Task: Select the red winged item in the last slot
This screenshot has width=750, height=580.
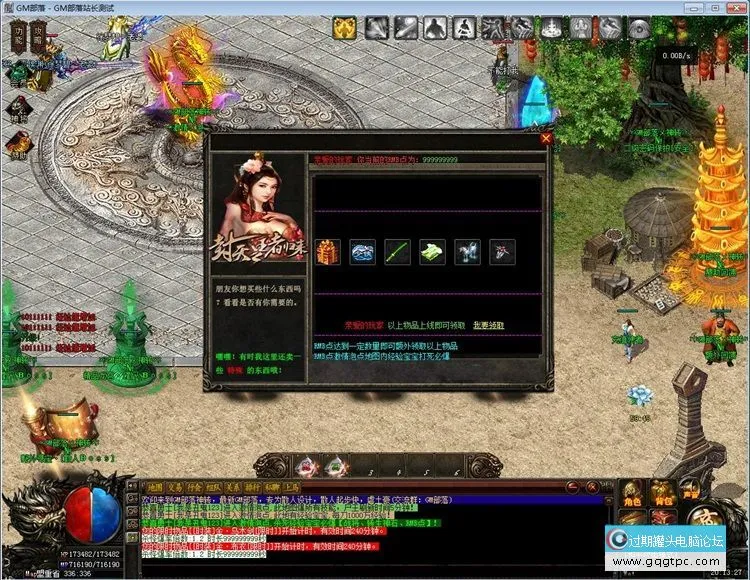Action: click(x=502, y=252)
